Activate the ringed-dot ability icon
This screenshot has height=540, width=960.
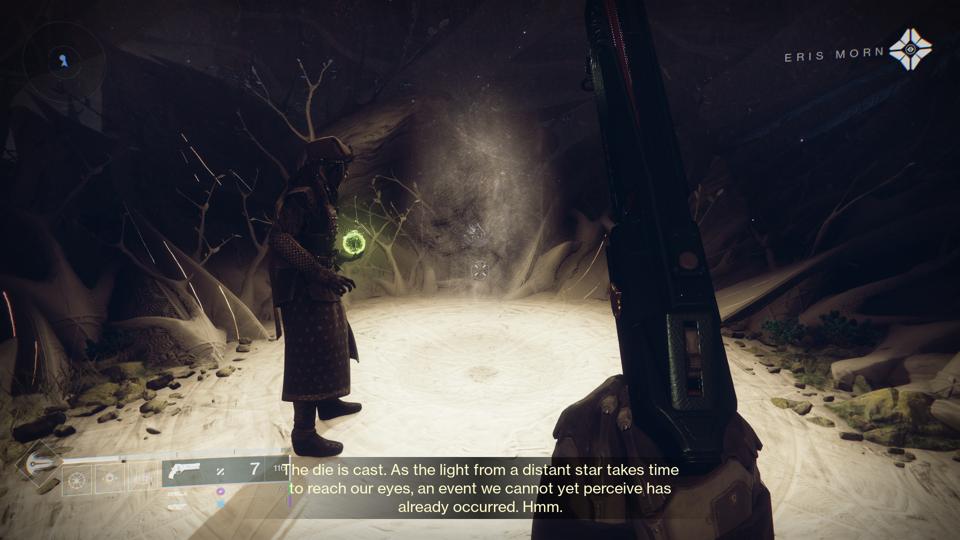point(109,481)
